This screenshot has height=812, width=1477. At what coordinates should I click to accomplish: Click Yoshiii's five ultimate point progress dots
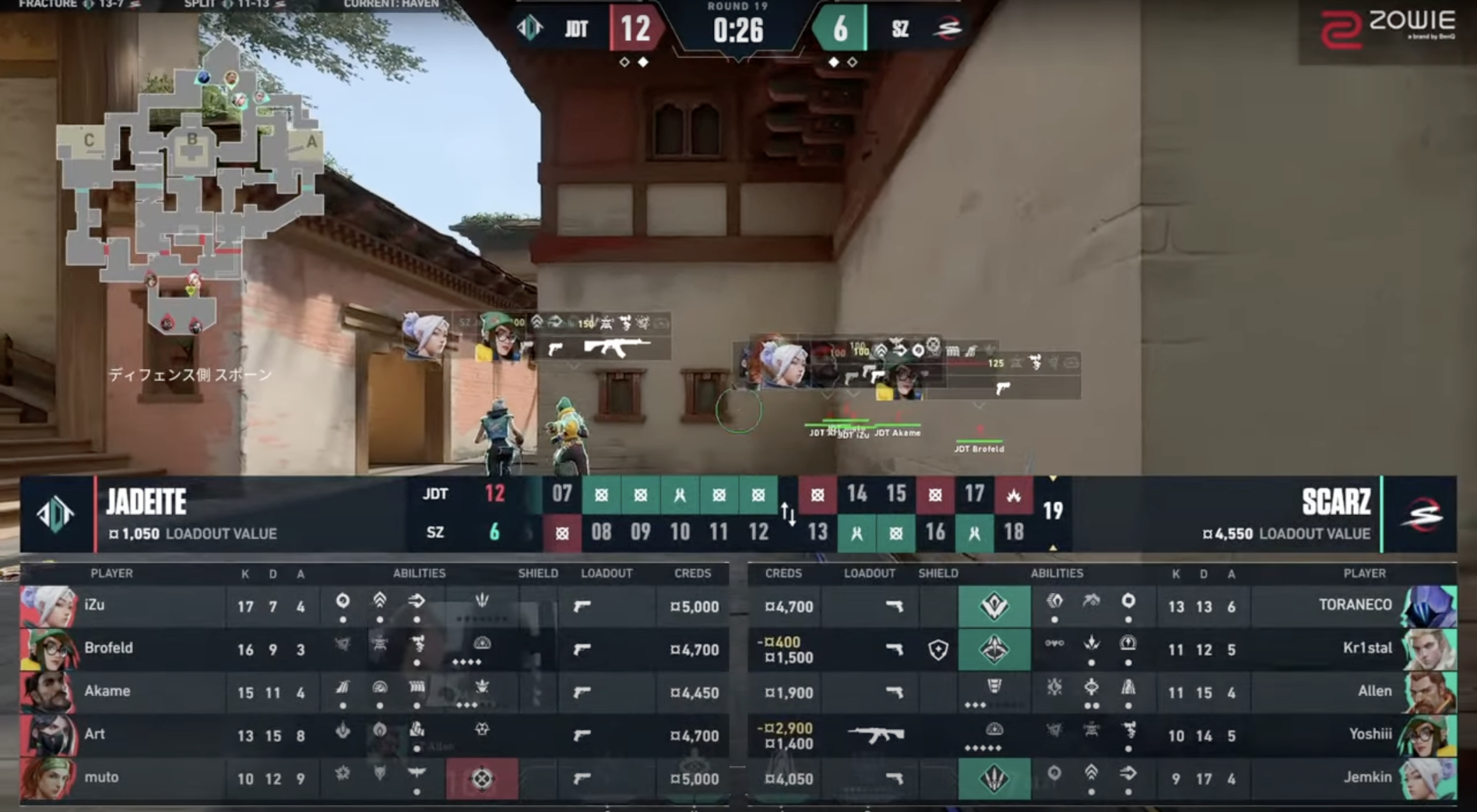(x=982, y=747)
